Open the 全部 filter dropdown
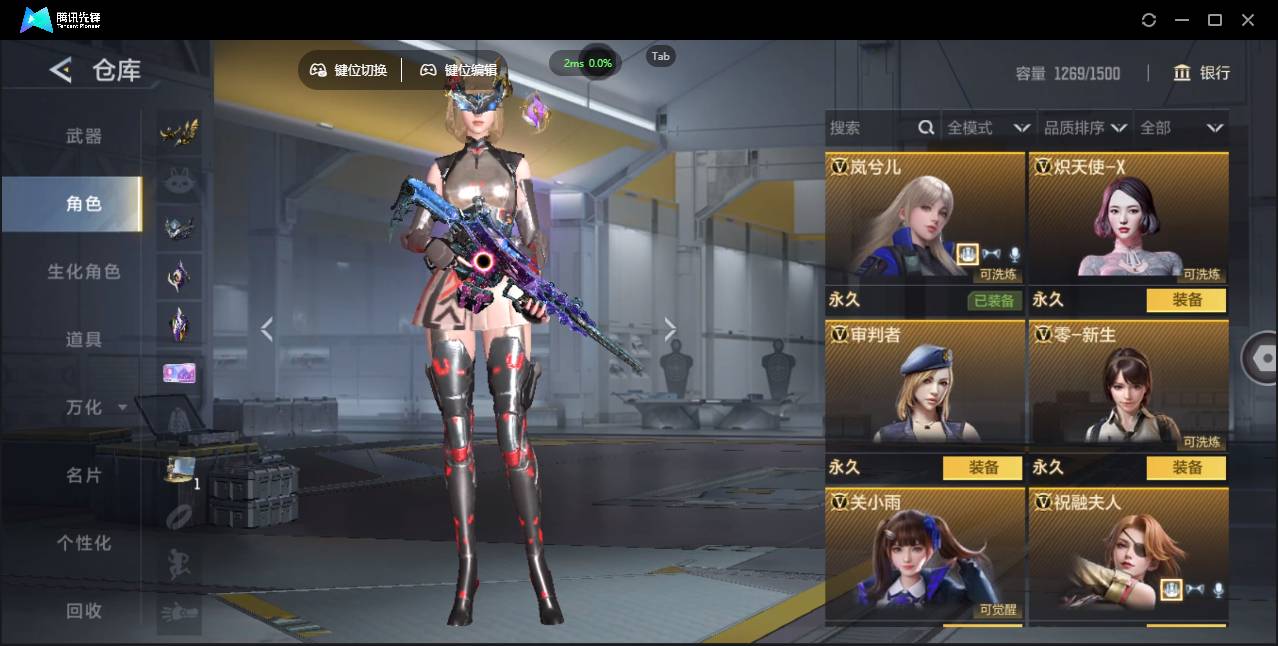The height and width of the screenshot is (646, 1278). coord(1181,128)
